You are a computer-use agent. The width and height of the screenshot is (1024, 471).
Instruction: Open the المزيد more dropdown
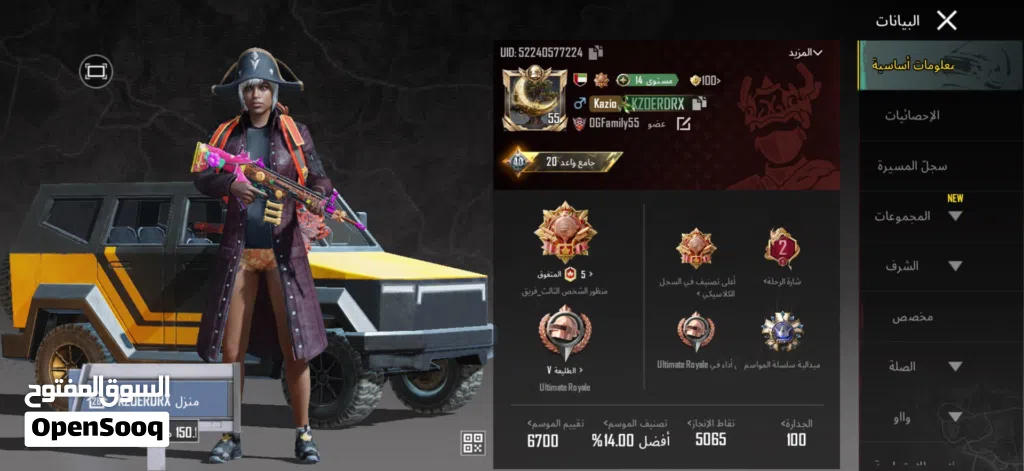click(x=804, y=52)
